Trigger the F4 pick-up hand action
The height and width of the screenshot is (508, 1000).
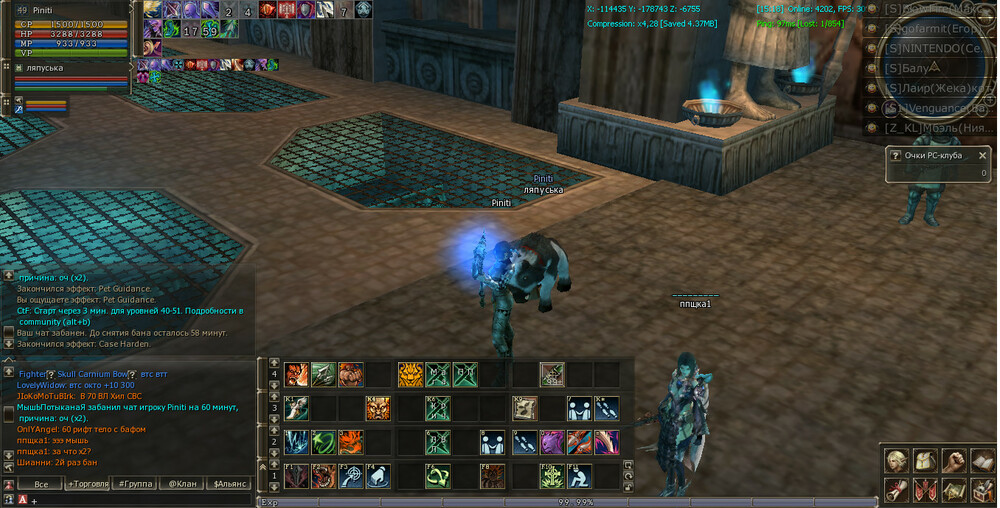[377, 476]
